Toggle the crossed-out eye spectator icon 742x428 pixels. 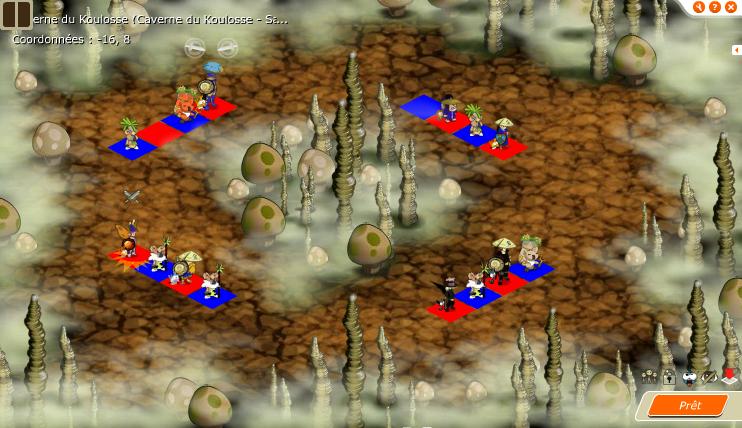click(709, 377)
